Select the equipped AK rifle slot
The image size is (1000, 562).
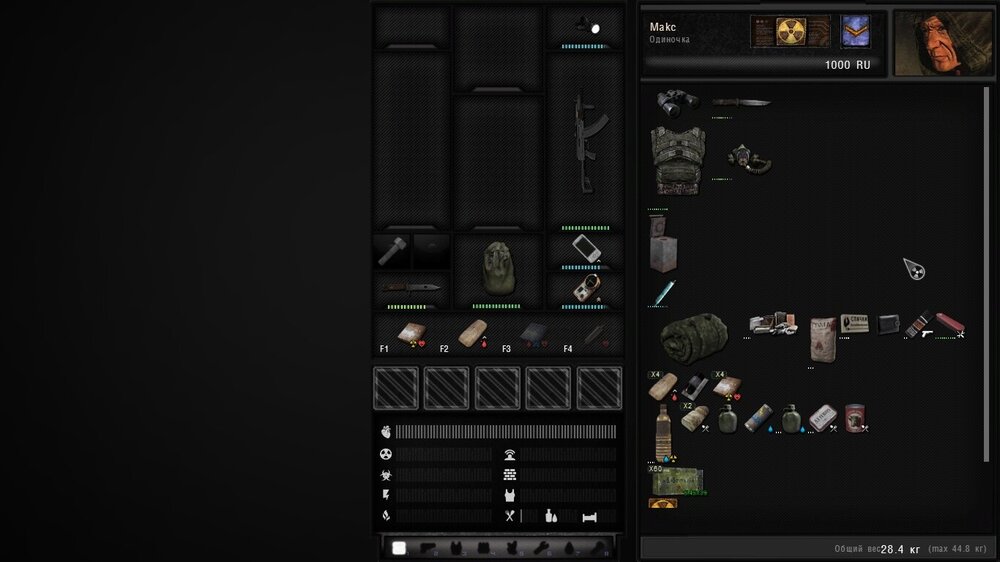click(584, 141)
